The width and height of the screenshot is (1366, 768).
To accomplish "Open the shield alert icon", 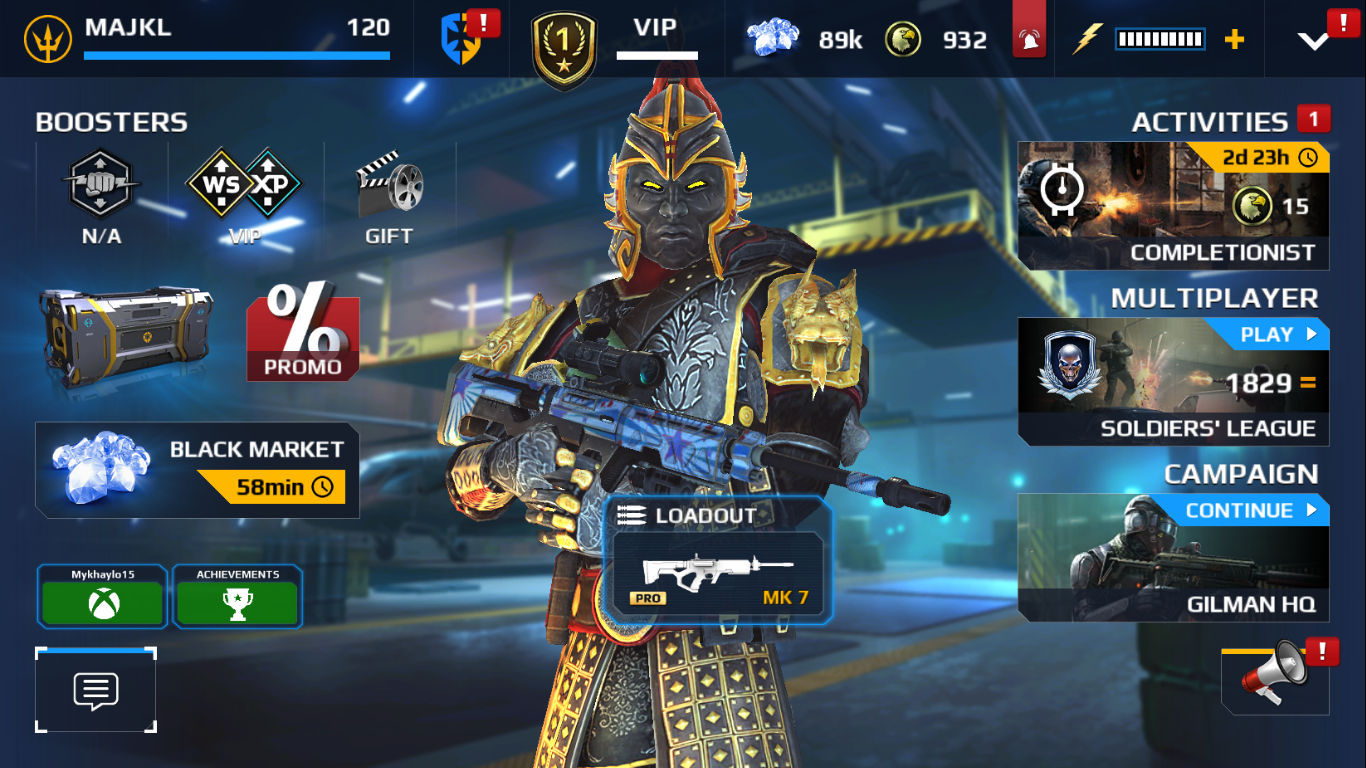I will (462, 40).
